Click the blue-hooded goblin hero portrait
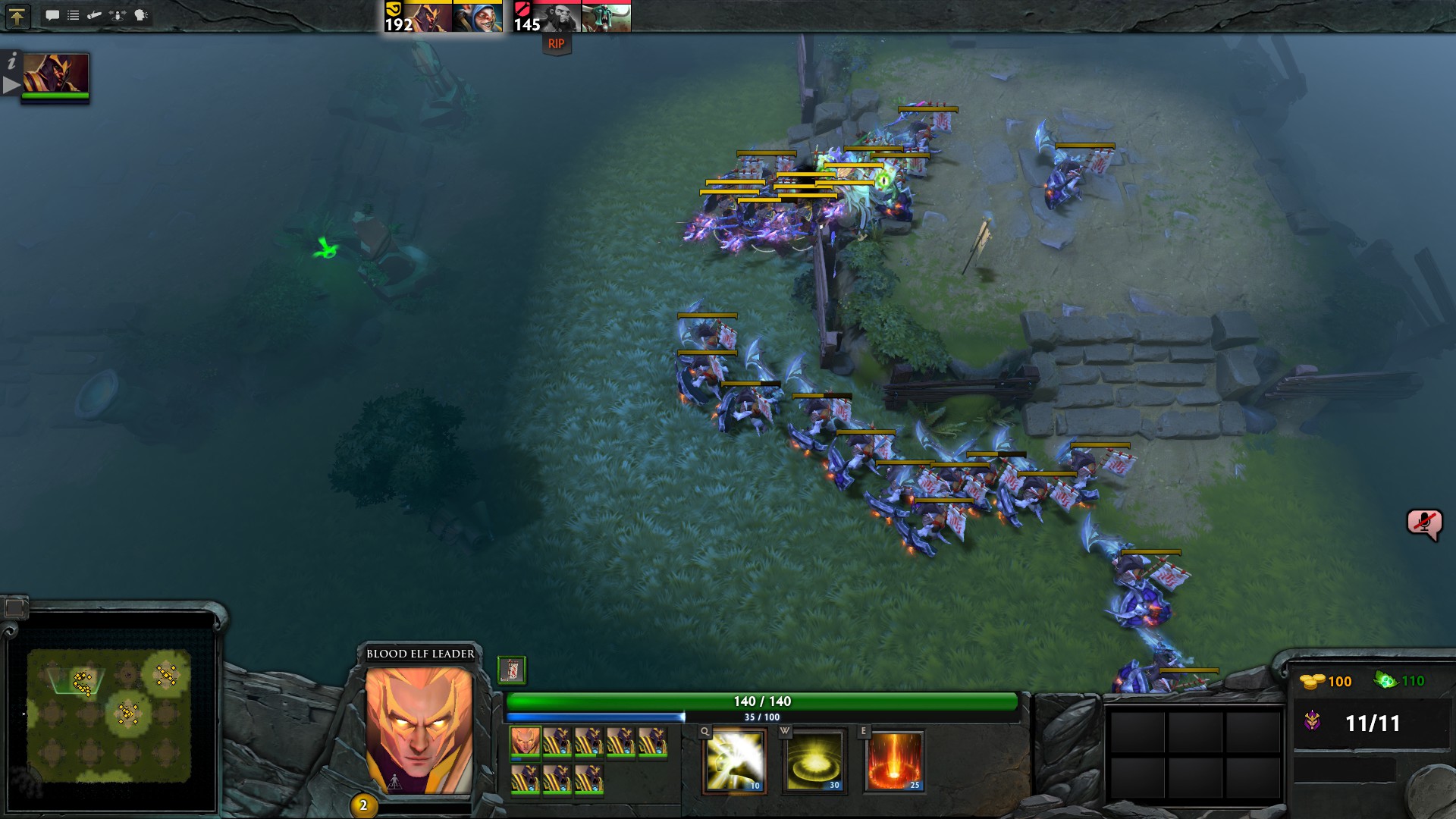Viewport: 1456px width, 819px height. tap(477, 17)
